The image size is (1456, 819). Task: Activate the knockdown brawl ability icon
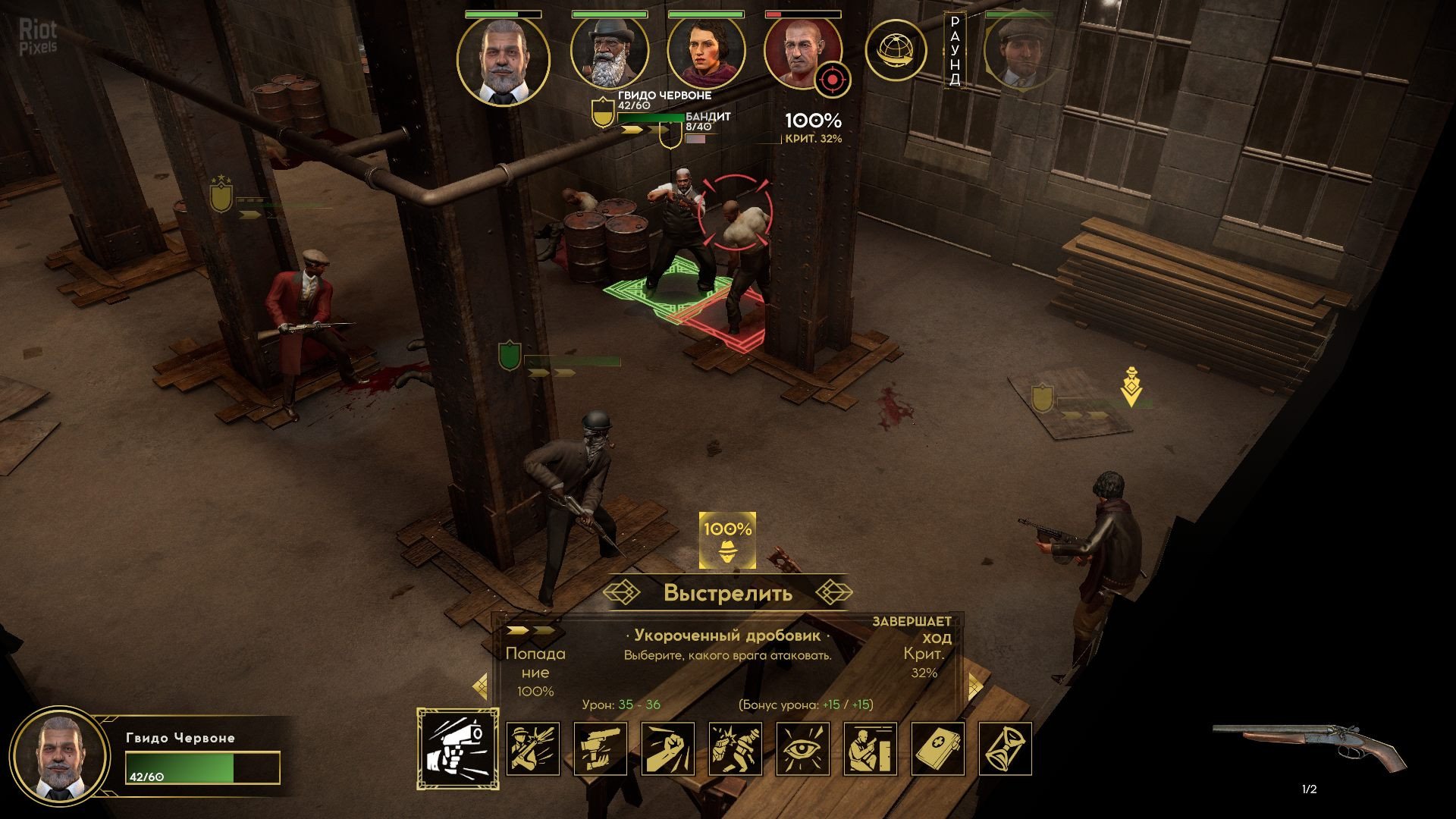(x=735, y=748)
